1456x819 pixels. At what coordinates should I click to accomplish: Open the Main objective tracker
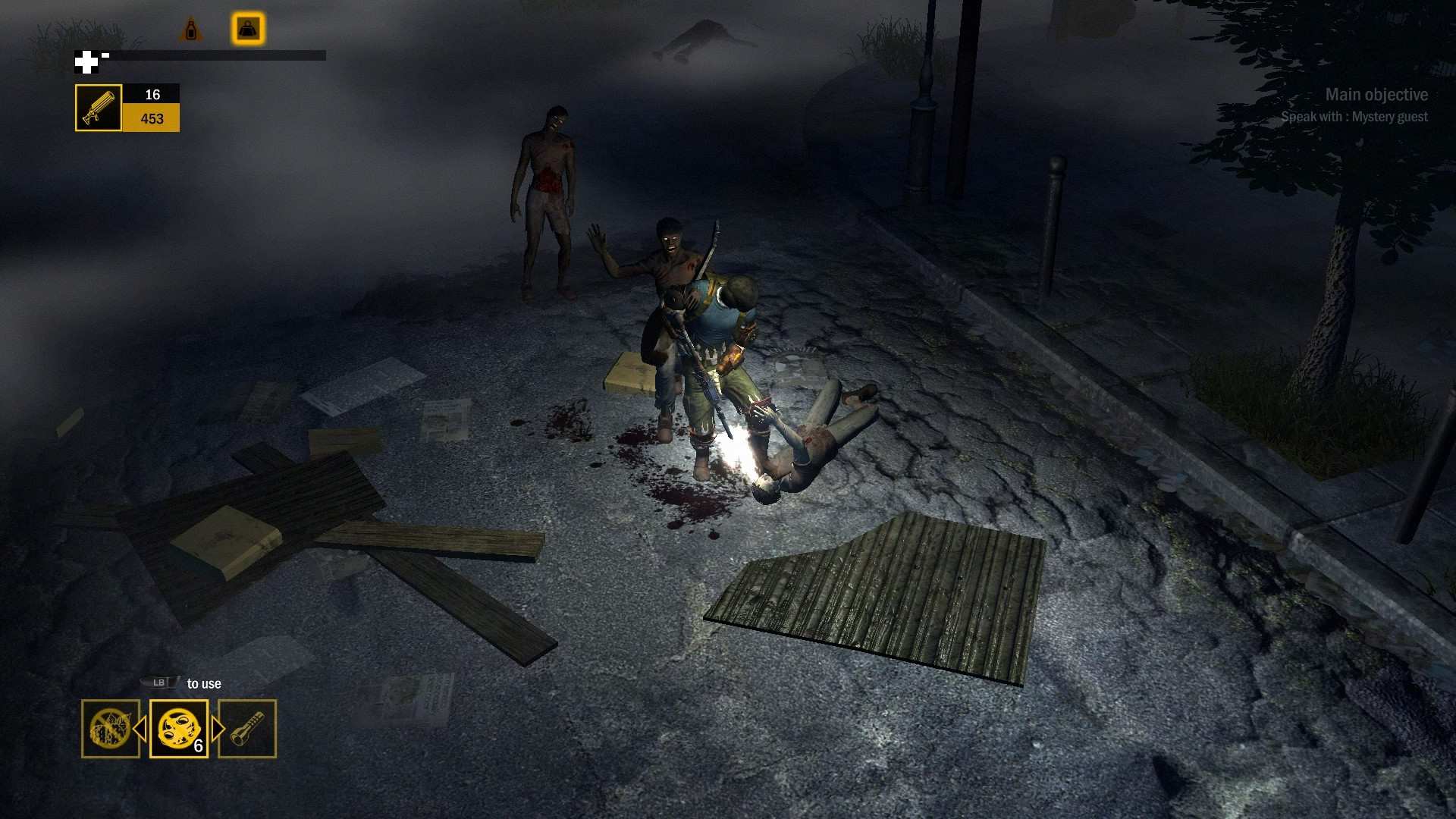(x=1376, y=95)
